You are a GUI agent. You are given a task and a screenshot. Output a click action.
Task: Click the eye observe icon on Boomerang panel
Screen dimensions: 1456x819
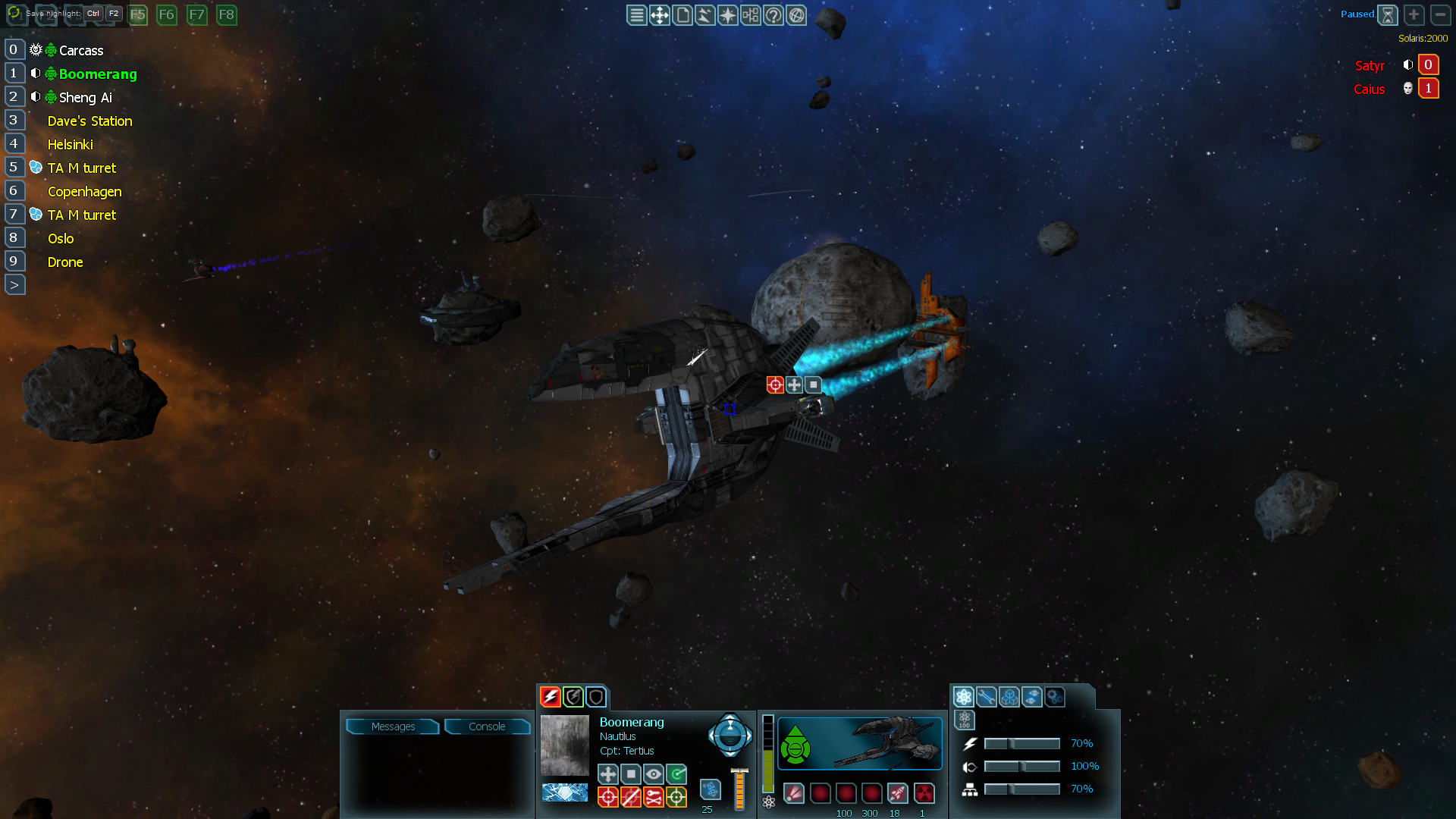(653, 774)
